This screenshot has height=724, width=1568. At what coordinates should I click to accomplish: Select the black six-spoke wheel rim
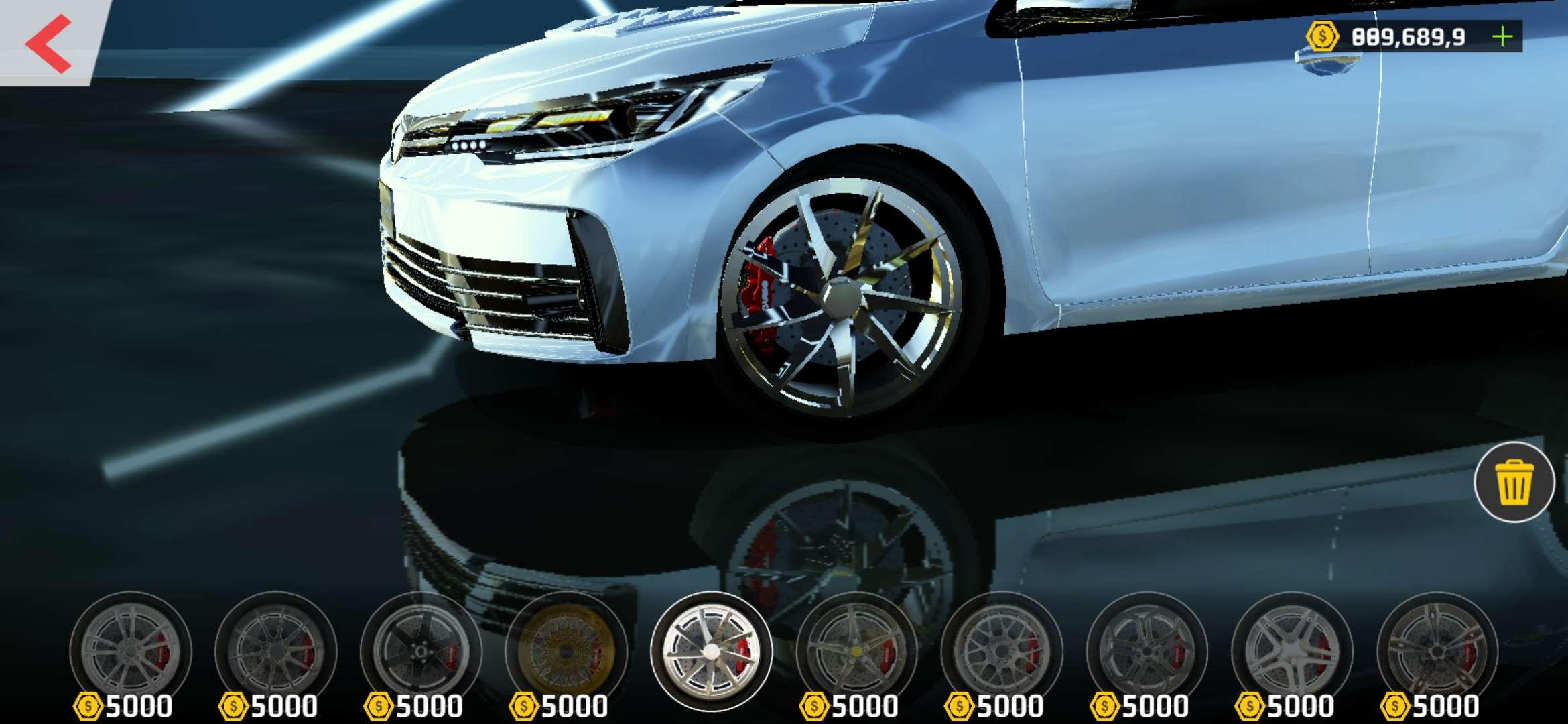tap(421, 650)
